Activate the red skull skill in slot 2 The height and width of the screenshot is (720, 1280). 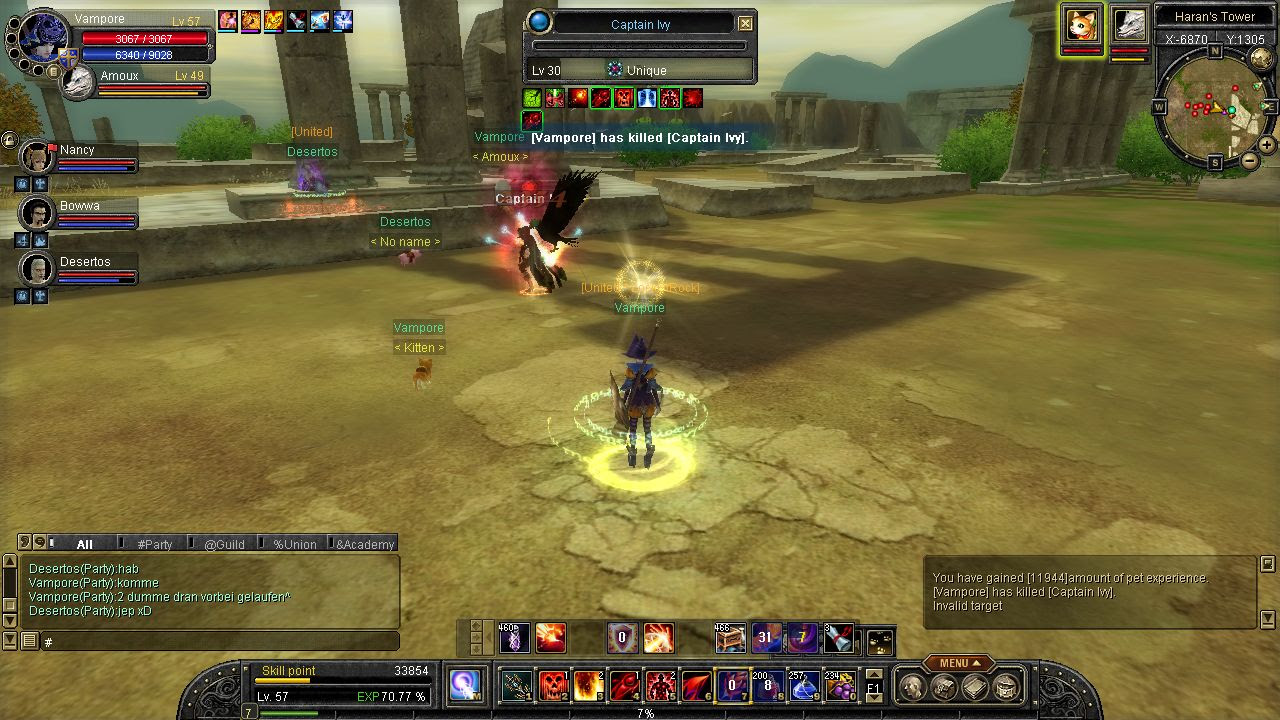coord(553,685)
